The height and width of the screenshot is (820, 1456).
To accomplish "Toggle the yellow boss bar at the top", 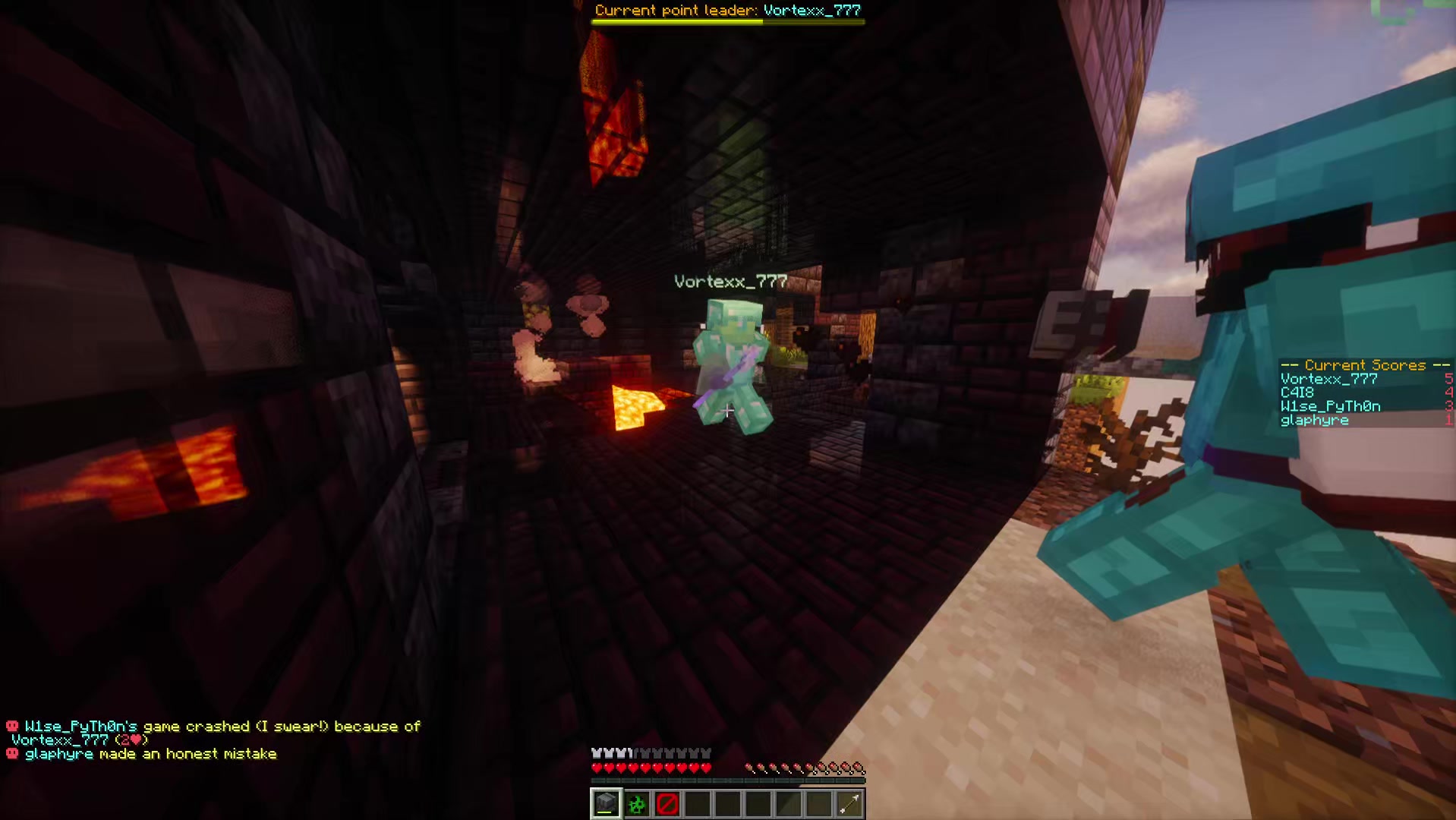I will pos(727,21).
